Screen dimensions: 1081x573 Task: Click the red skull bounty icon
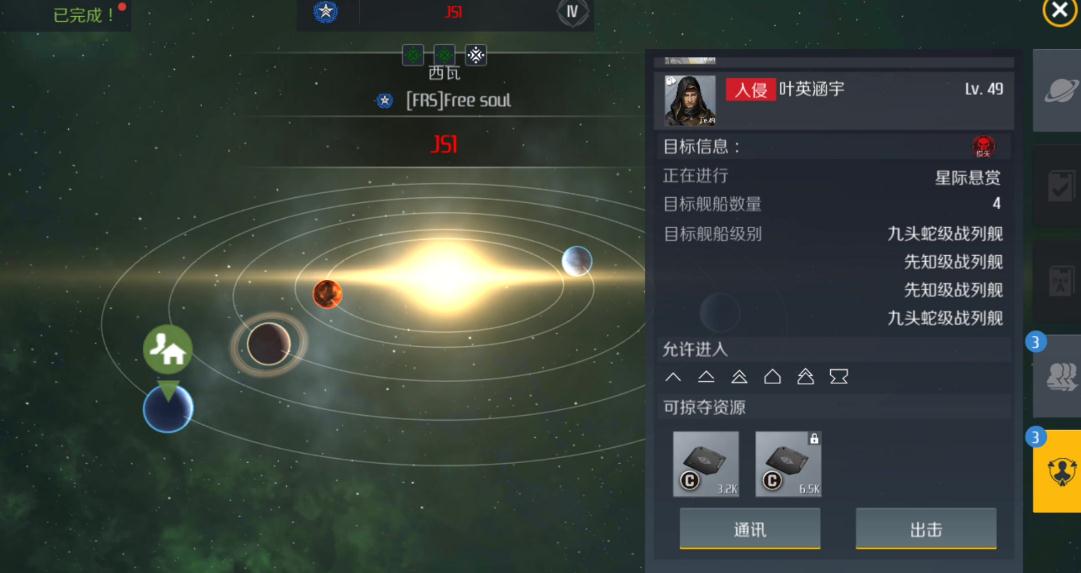[983, 147]
